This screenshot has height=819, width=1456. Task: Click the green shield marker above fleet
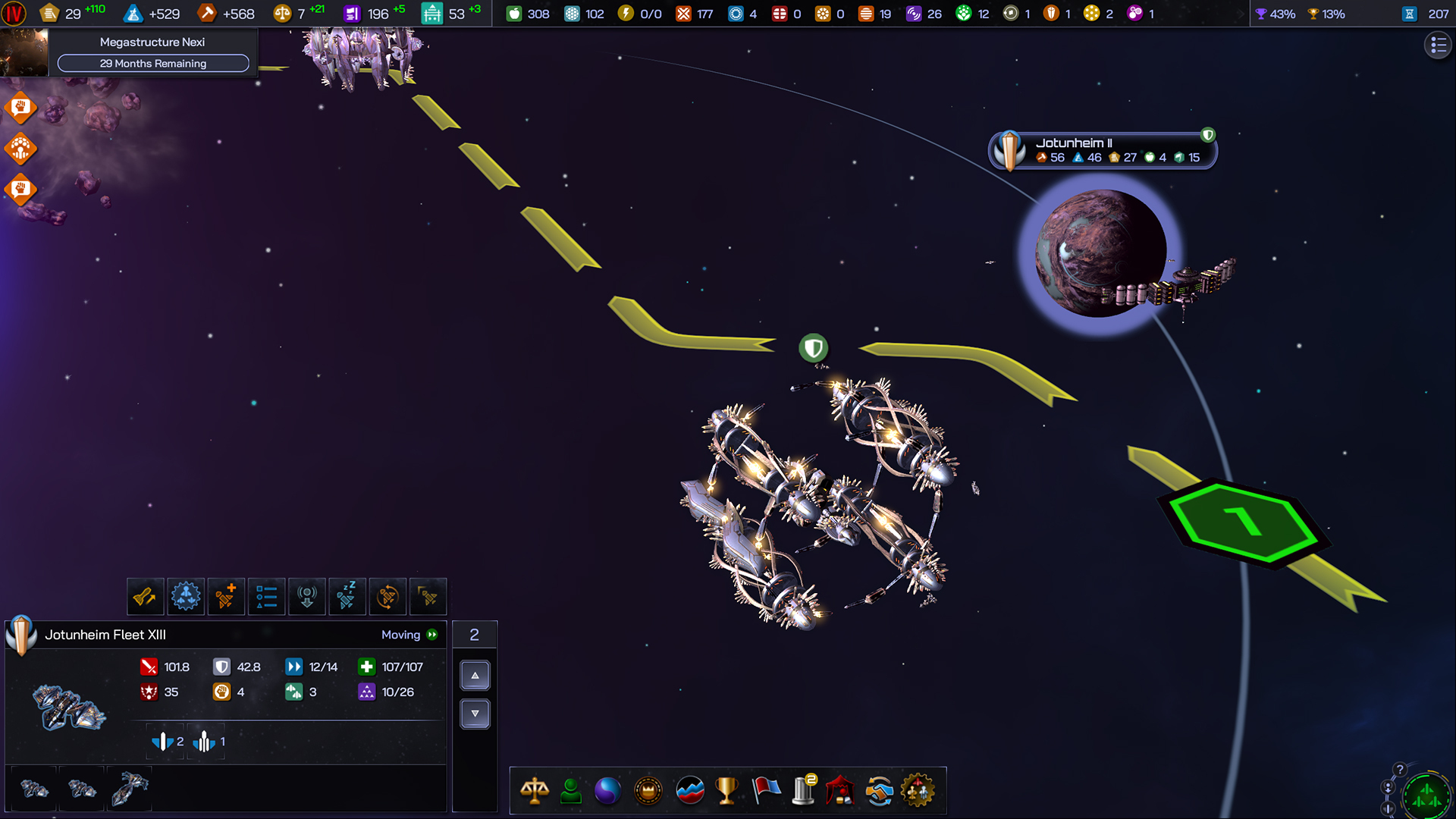coord(814,348)
